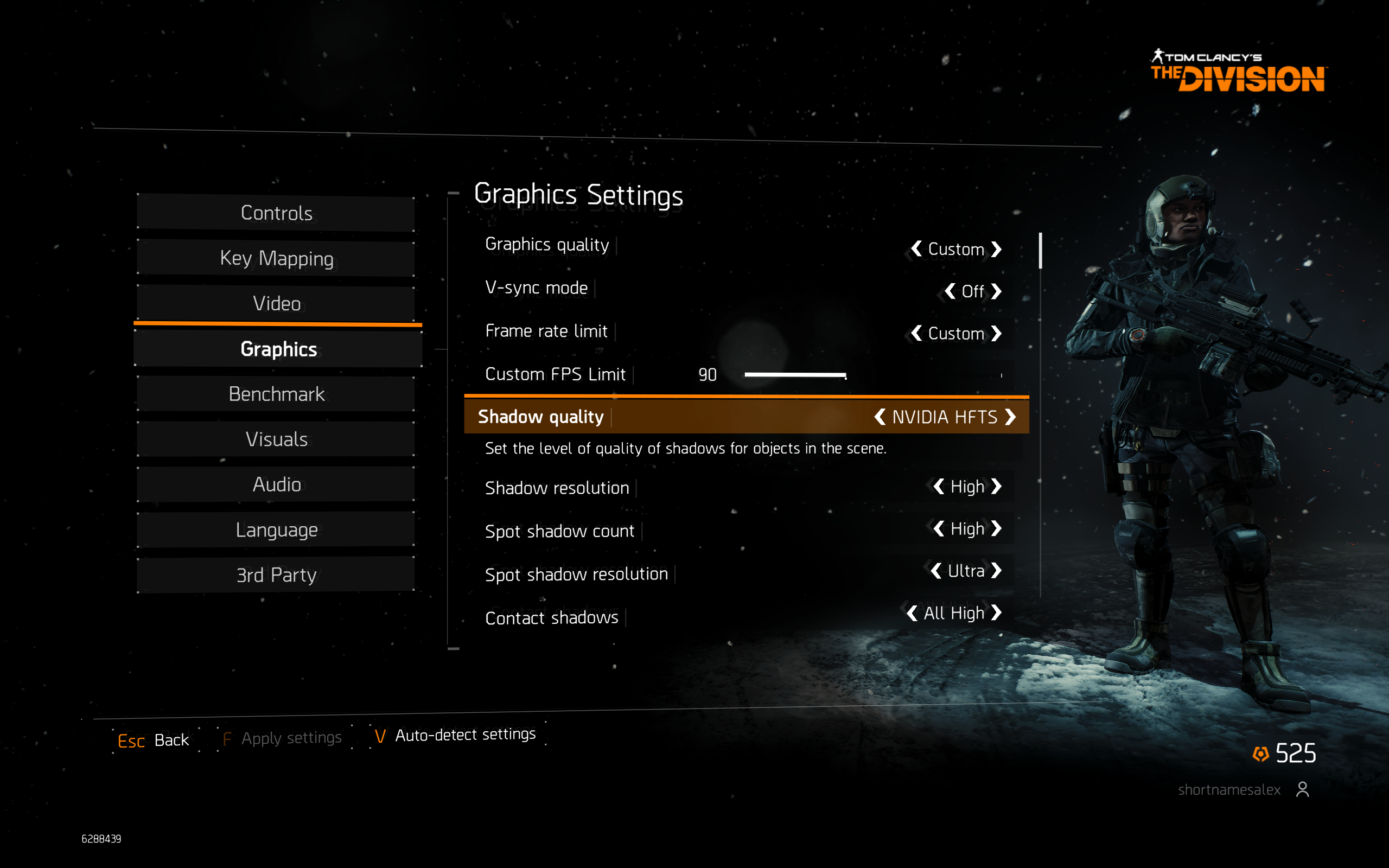Click the right arrow for Shadow quality
1389x868 pixels.
tap(1011, 417)
